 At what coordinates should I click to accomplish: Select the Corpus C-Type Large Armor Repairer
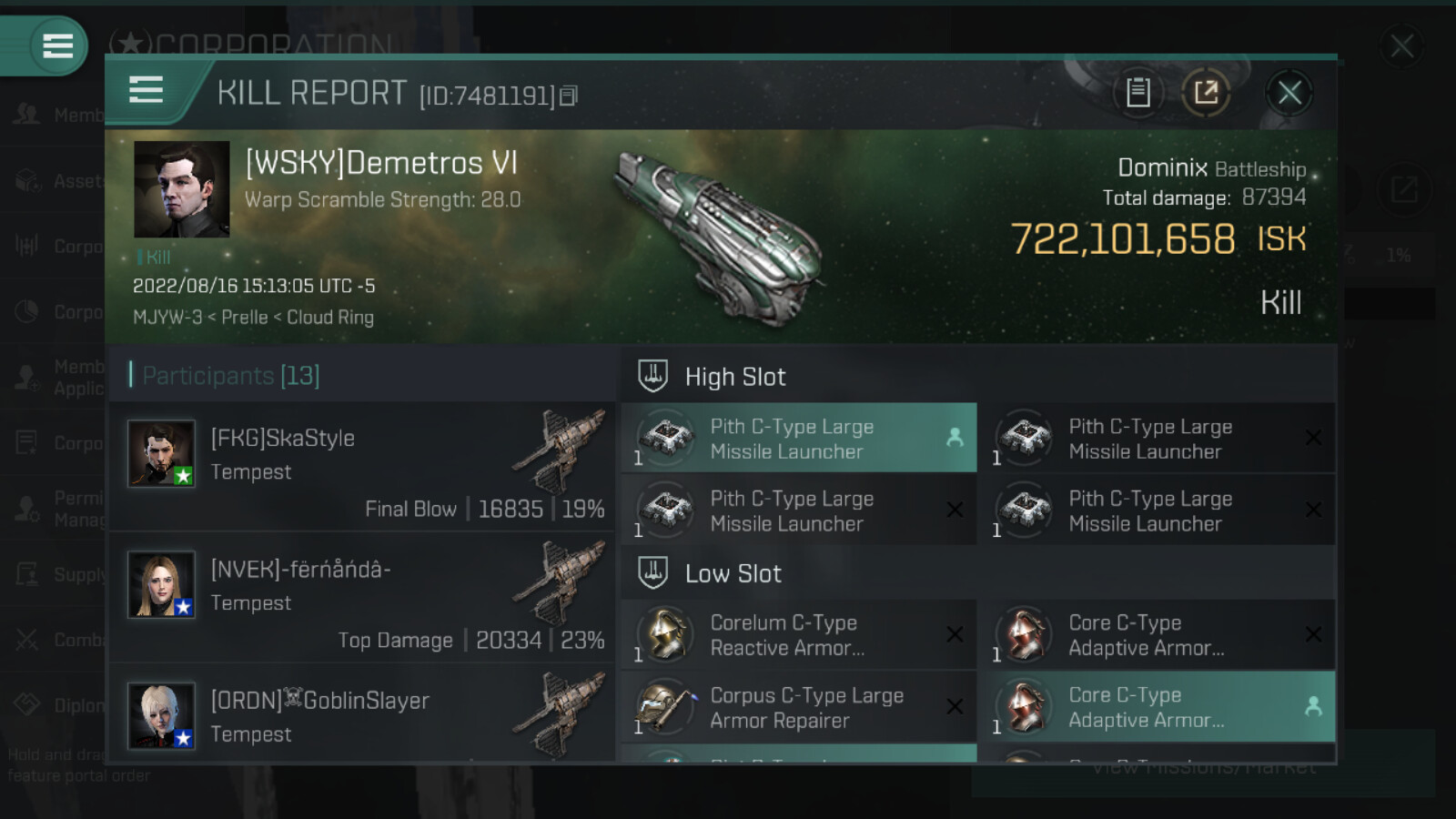(x=798, y=707)
